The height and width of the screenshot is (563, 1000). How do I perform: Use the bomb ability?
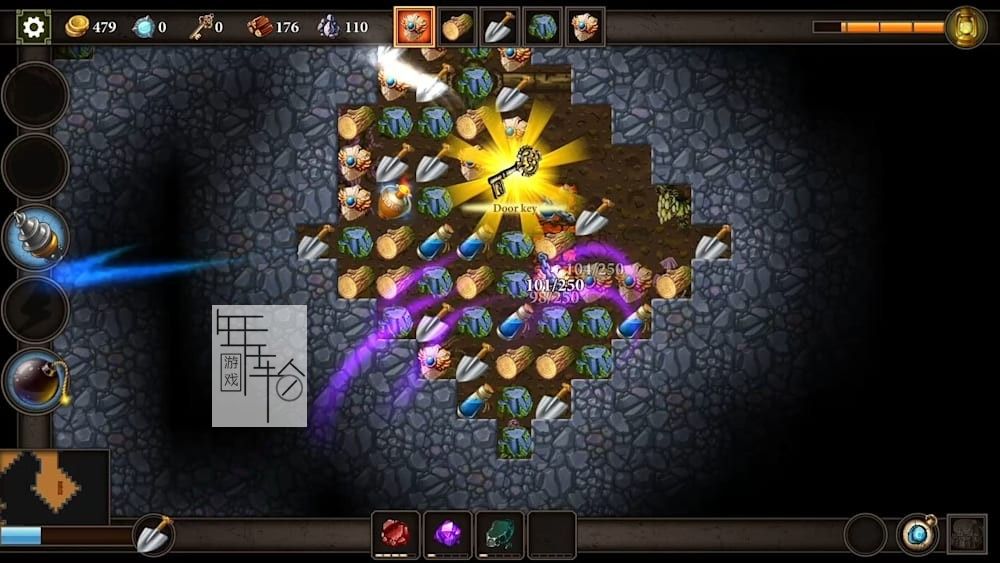pyautogui.click(x=36, y=381)
